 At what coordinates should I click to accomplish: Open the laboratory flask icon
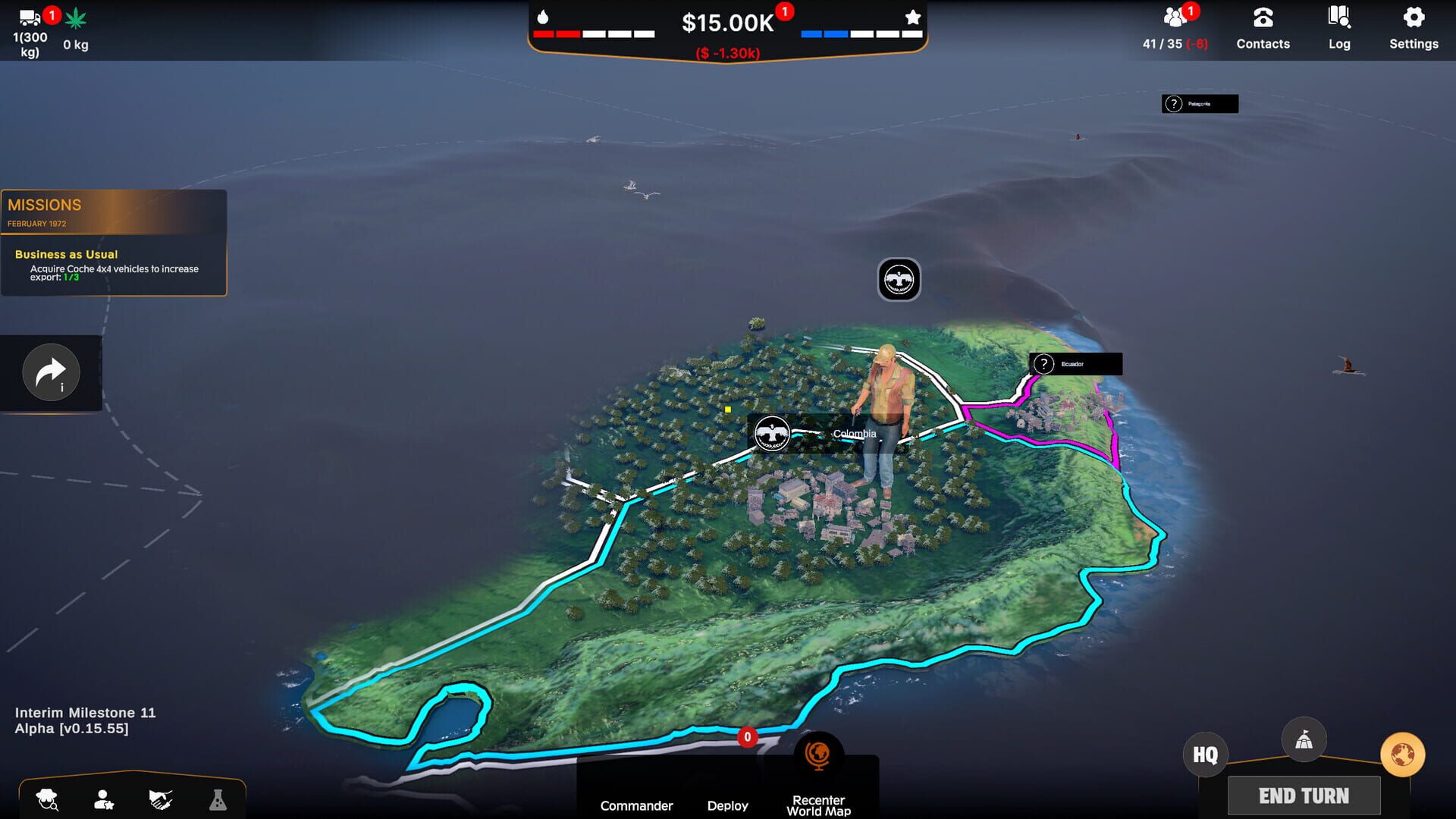[218, 800]
